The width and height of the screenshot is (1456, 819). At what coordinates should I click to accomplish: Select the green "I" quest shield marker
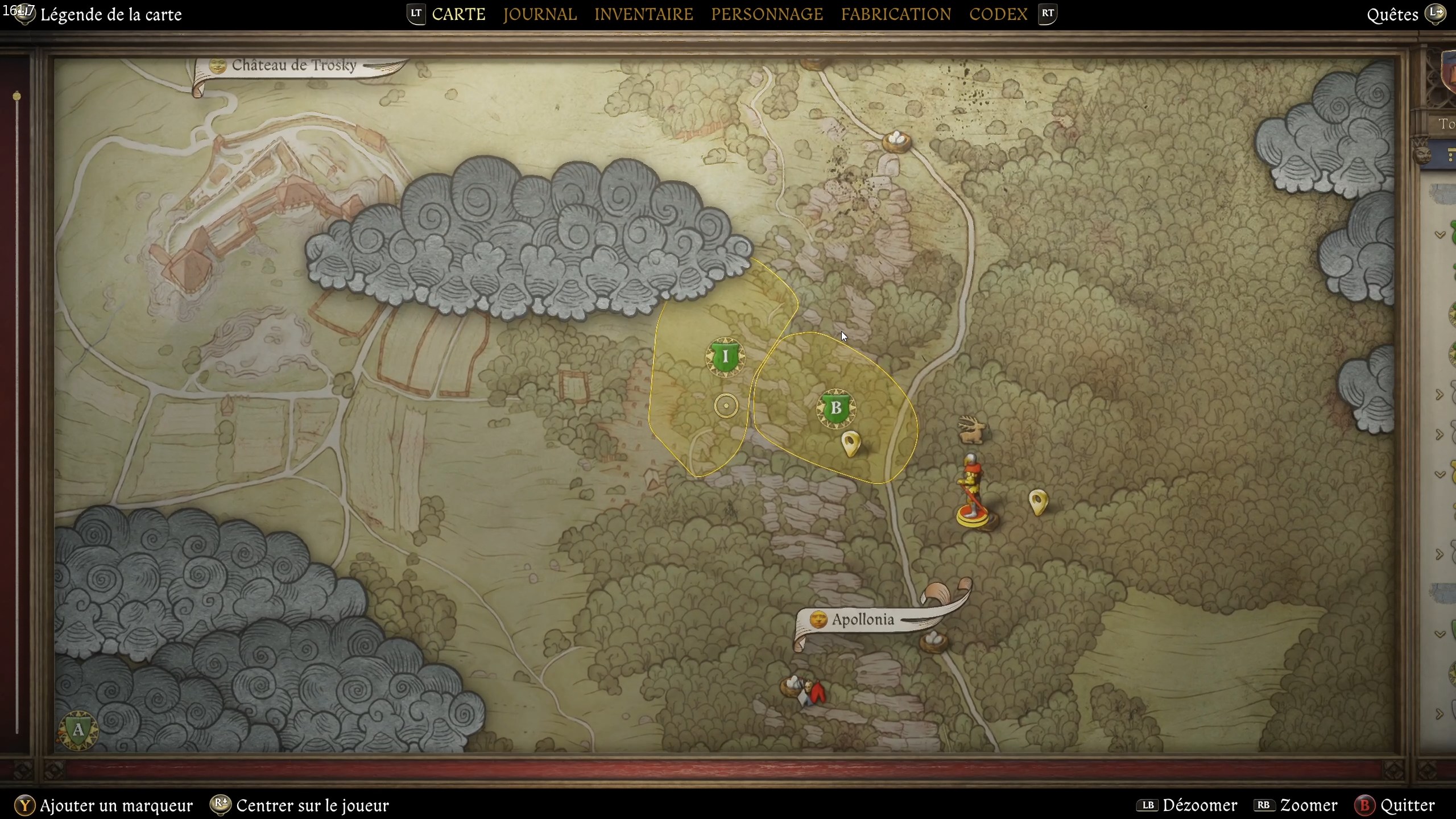725,358
